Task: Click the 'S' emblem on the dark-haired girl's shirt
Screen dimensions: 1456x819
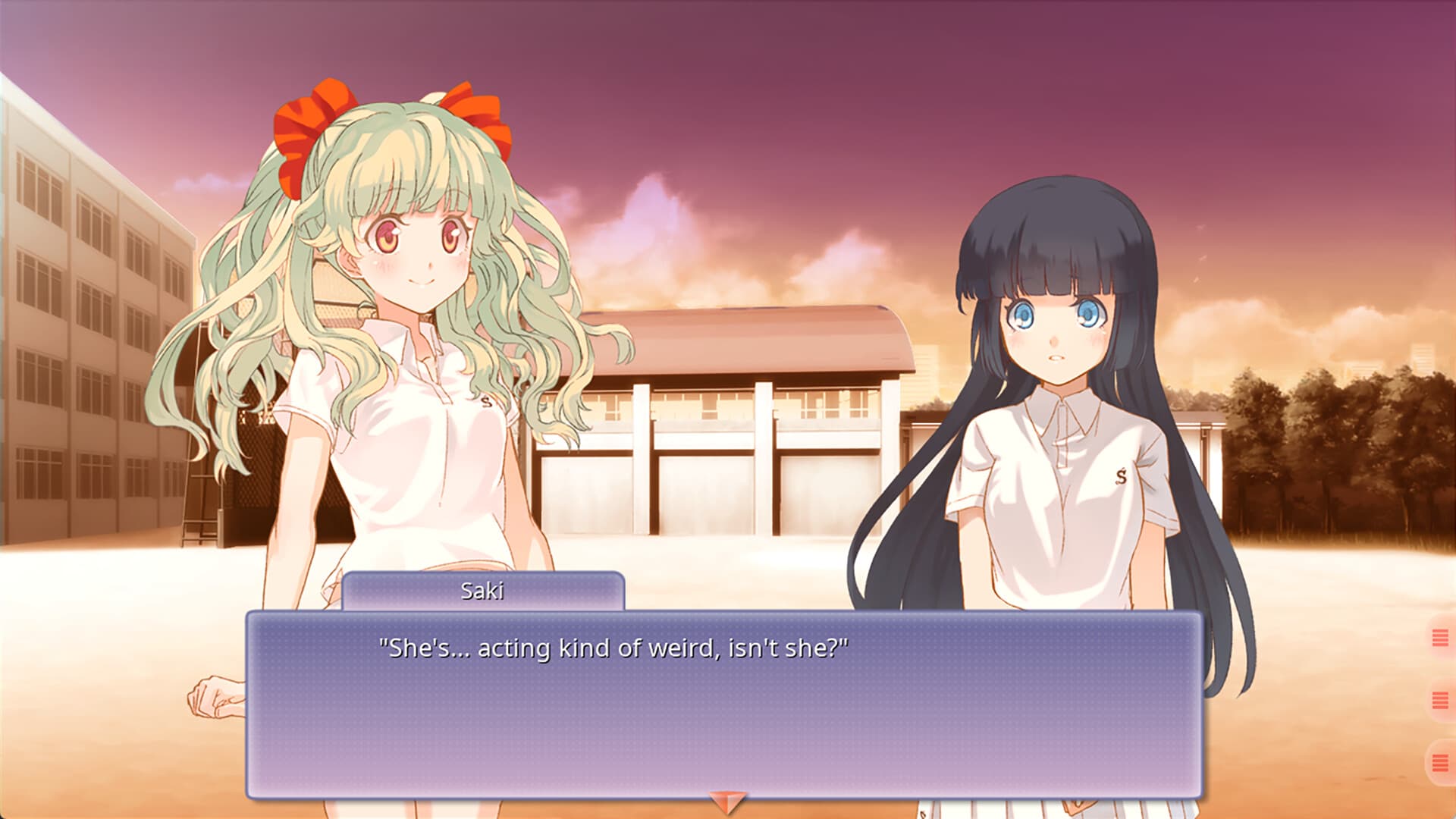Action: tap(1120, 476)
